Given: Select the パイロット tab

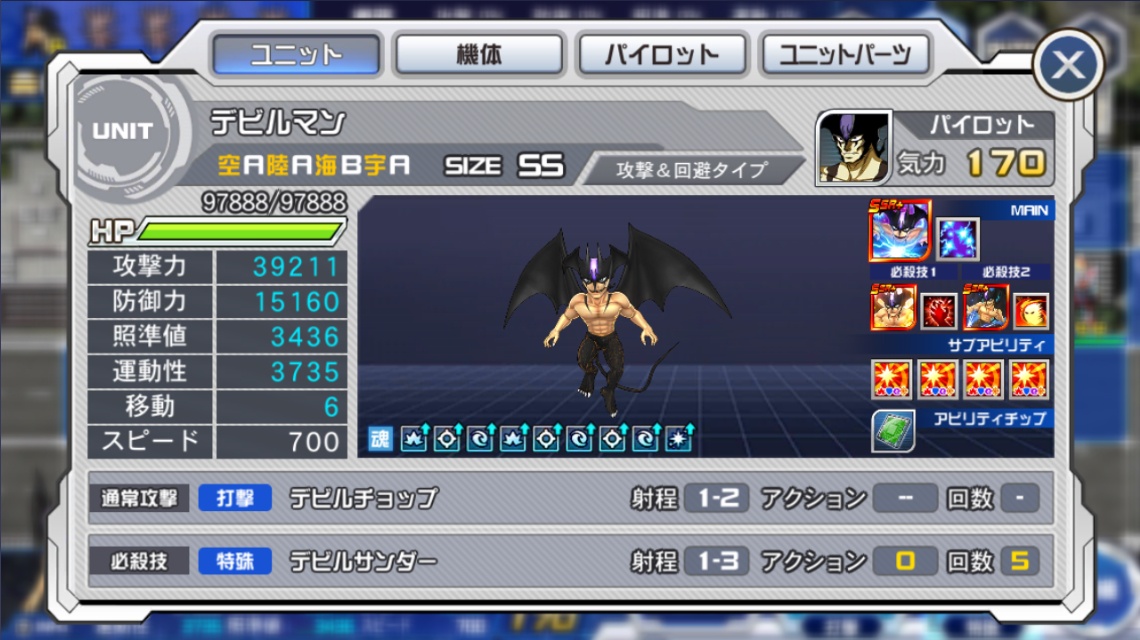Looking at the screenshot, I should pyautogui.click(x=662, y=54).
